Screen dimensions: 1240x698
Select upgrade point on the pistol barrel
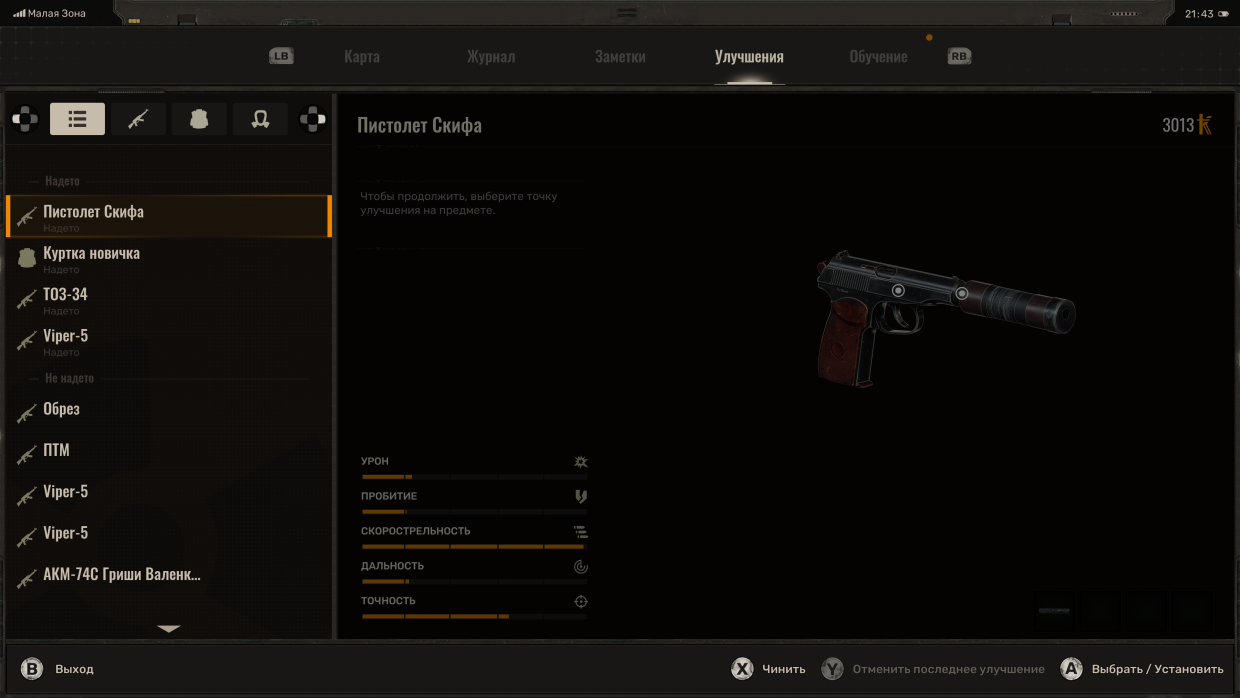tap(962, 293)
